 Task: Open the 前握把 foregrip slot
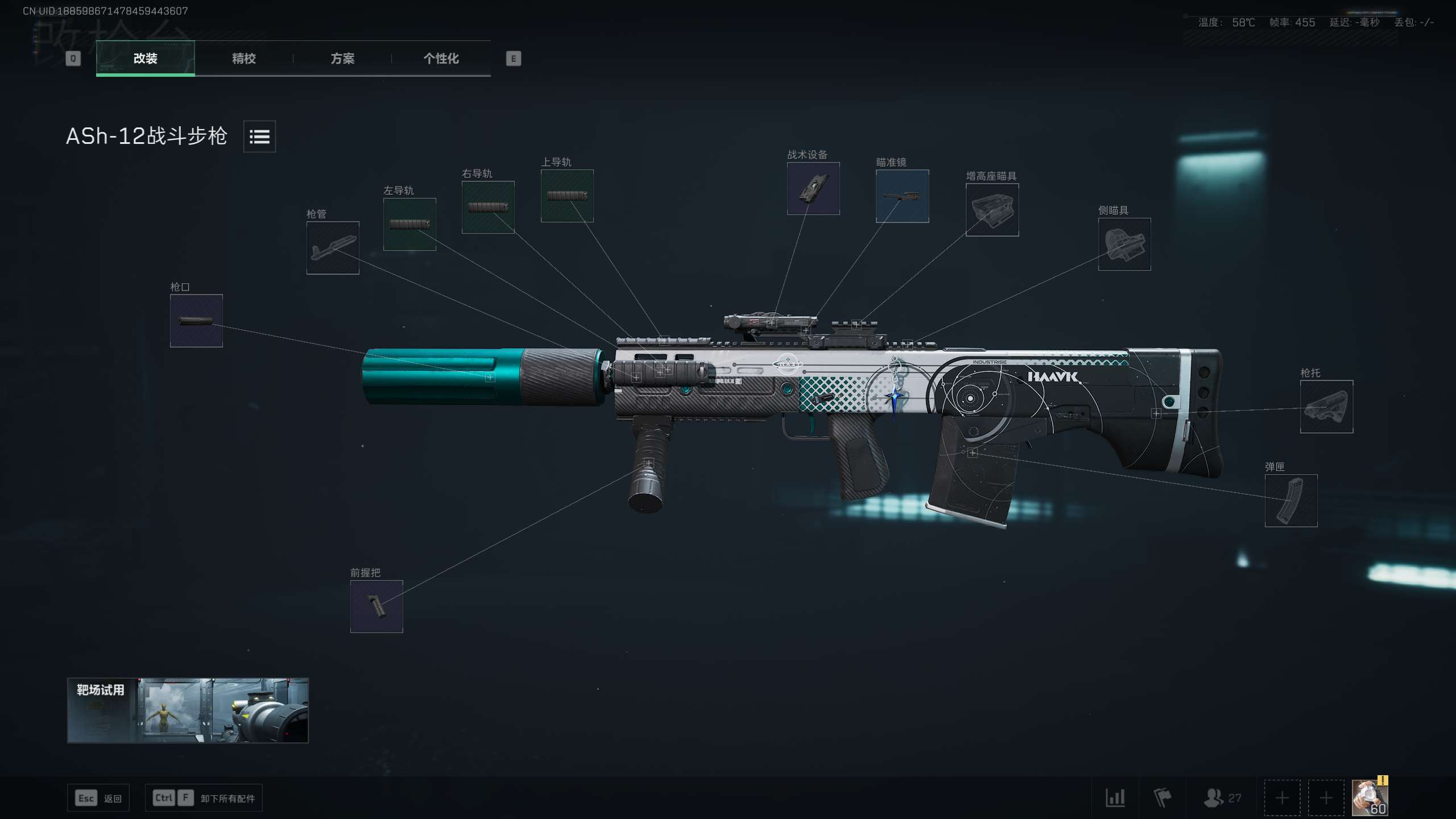(377, 606)
